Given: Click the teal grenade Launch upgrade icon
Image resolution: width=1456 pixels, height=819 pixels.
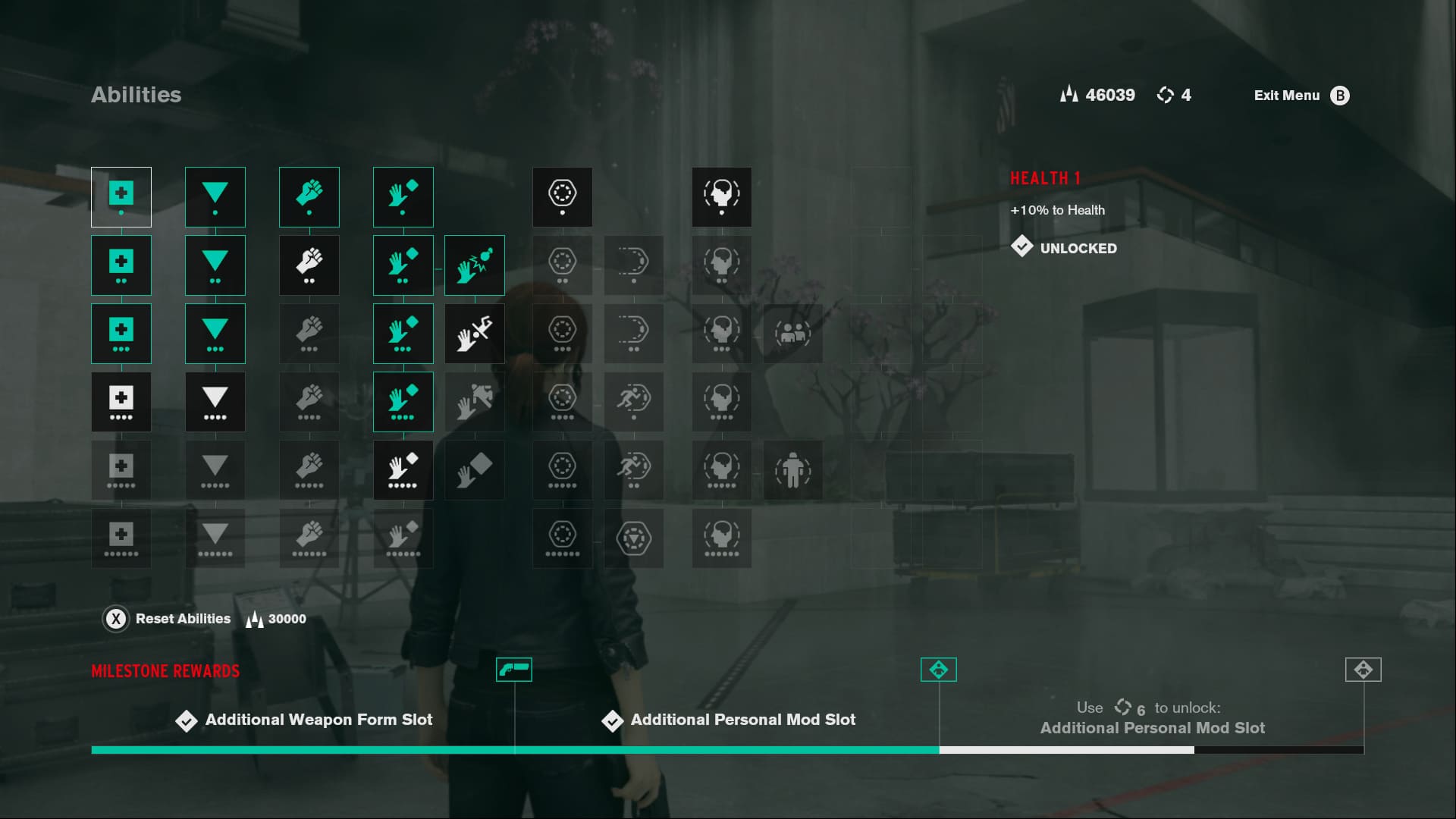Looking at the screenshot, I should (x=475, y=265).
